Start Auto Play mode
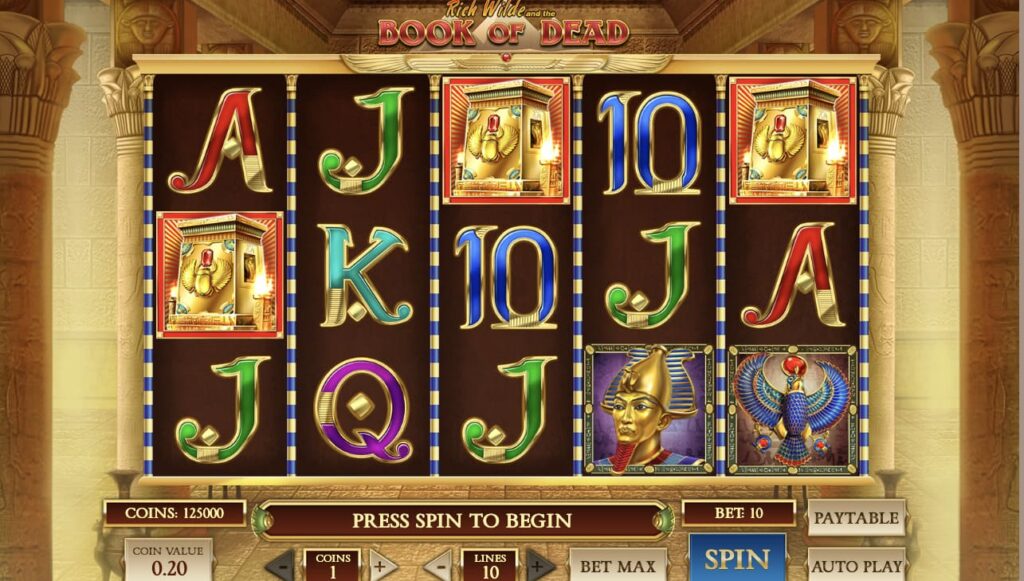The width and height of the screenshot is (1024, 581). [856, 565]
